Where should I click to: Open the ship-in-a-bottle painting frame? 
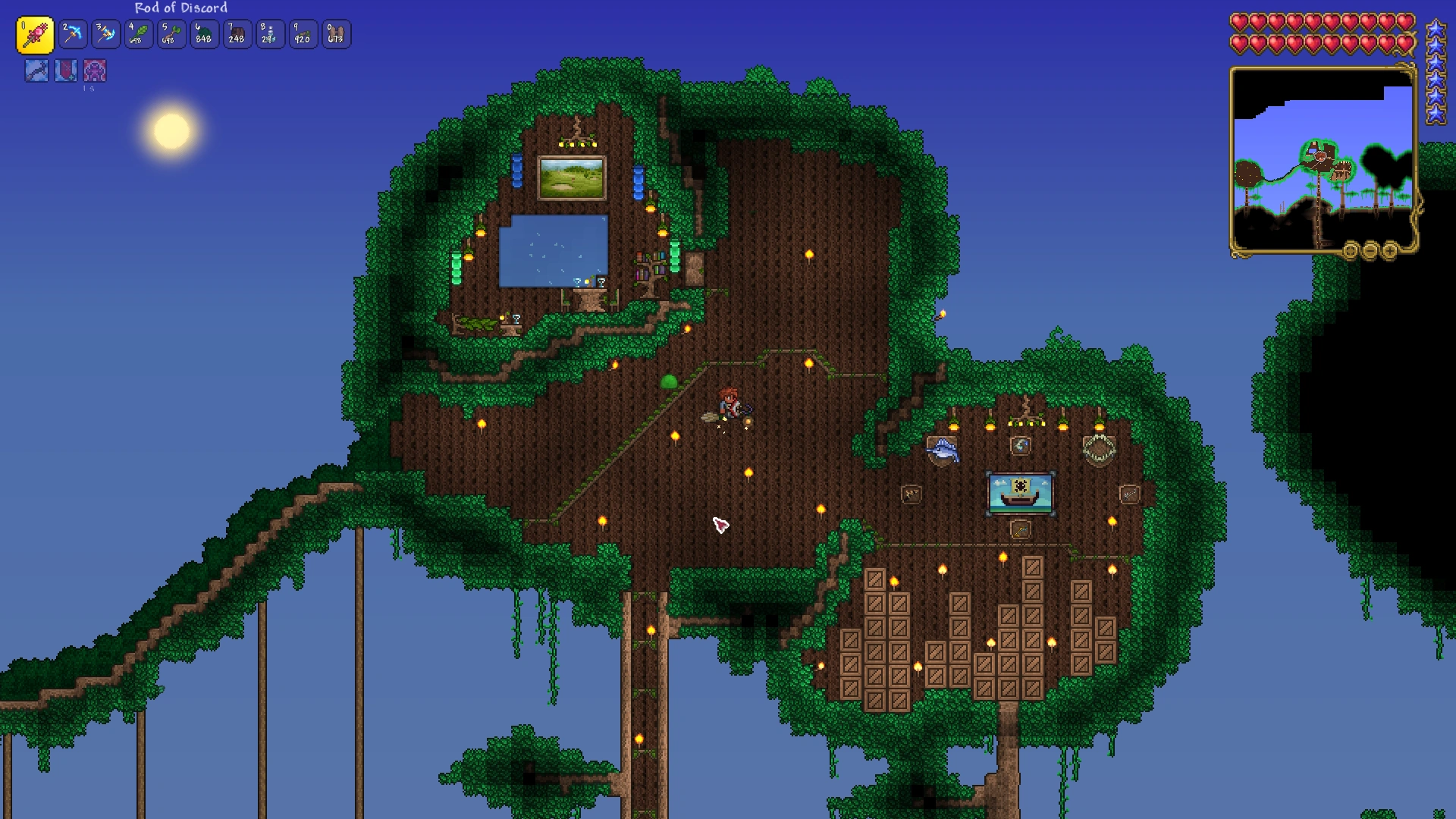pos(1020,491)
